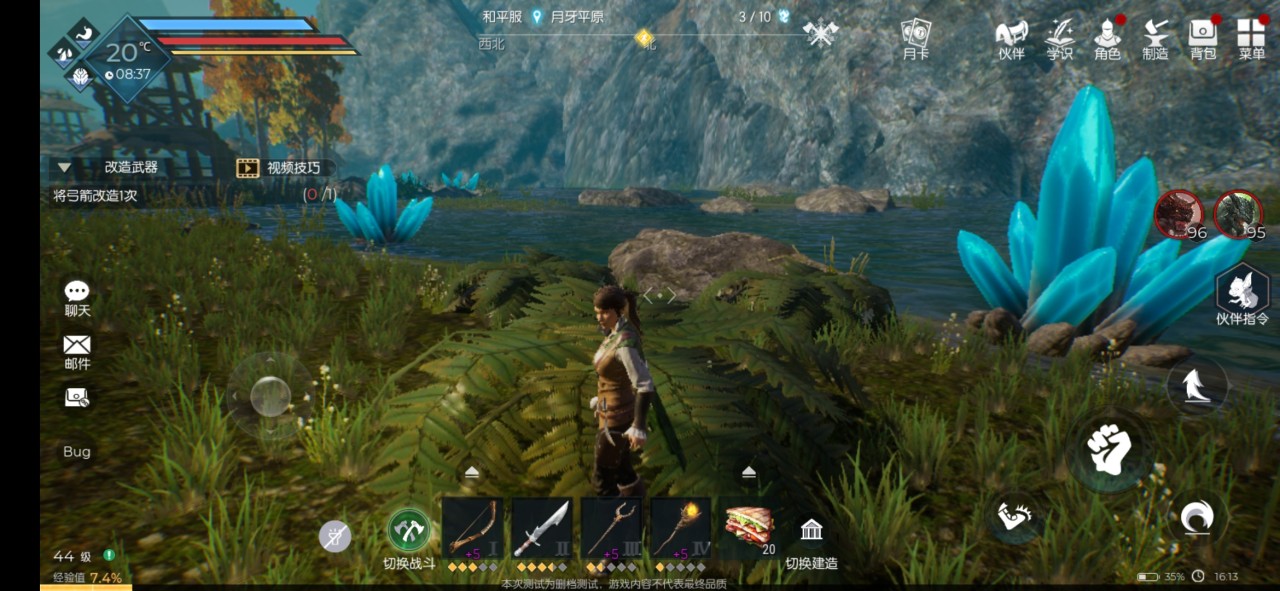Viewport: 1280px width, 591px height.
Task: Open the 聊天 chat window
Action: point(77,297)
